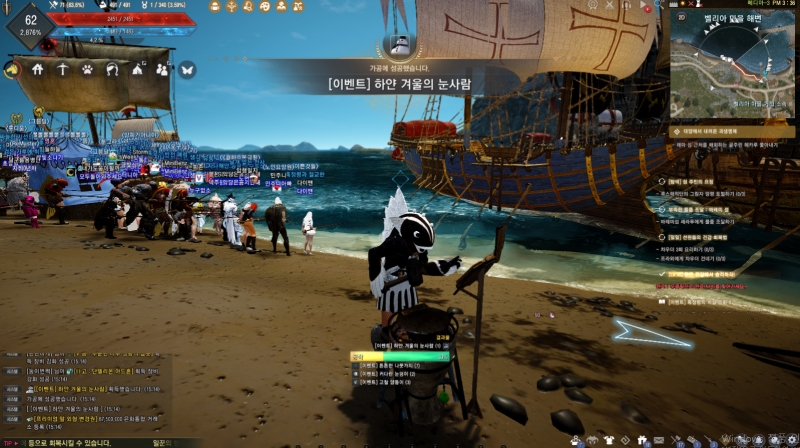Click the house residence icon
The height and width of the screenshot is (448, 800).
point(38,70)
